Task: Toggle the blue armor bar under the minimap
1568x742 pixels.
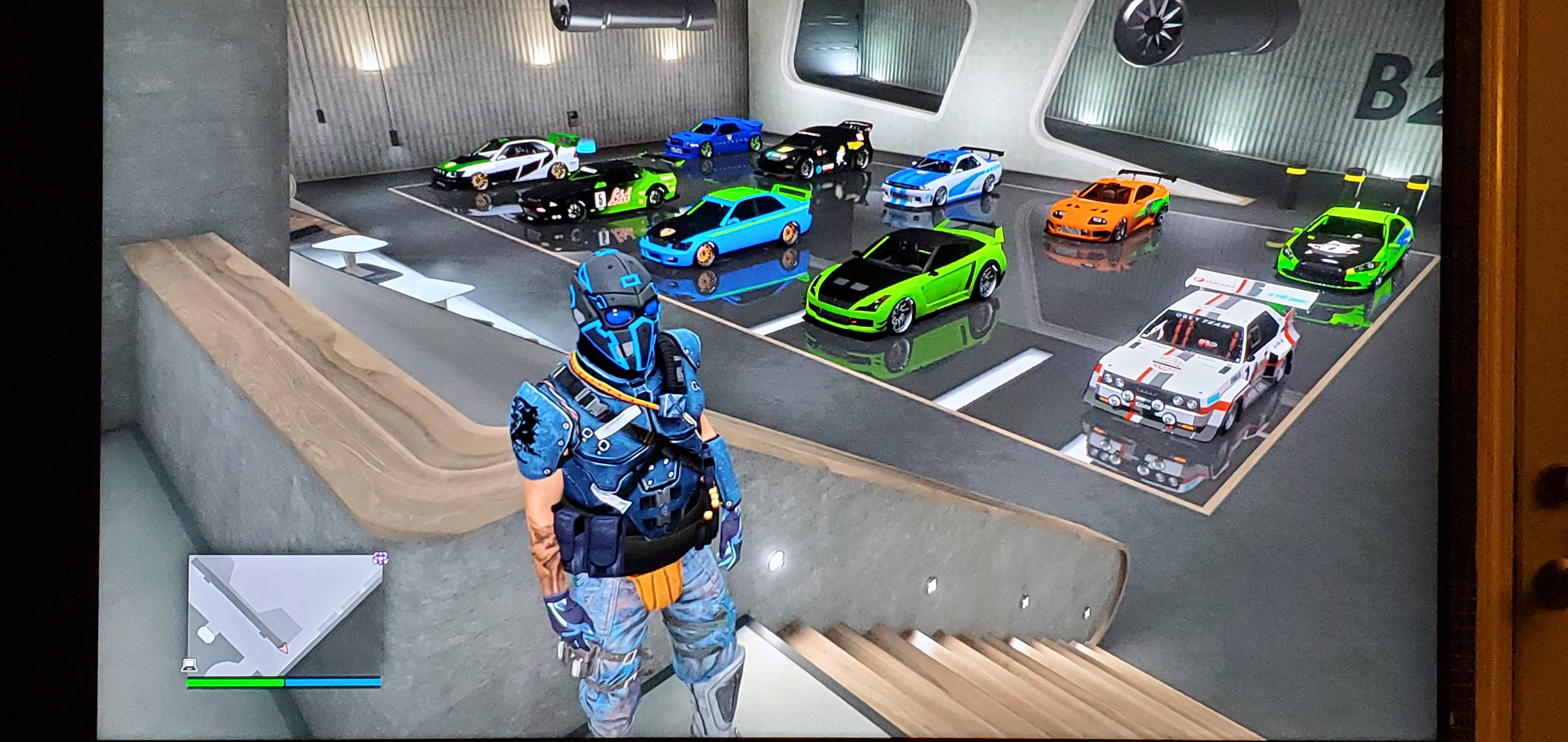Action: coord(332,683)
